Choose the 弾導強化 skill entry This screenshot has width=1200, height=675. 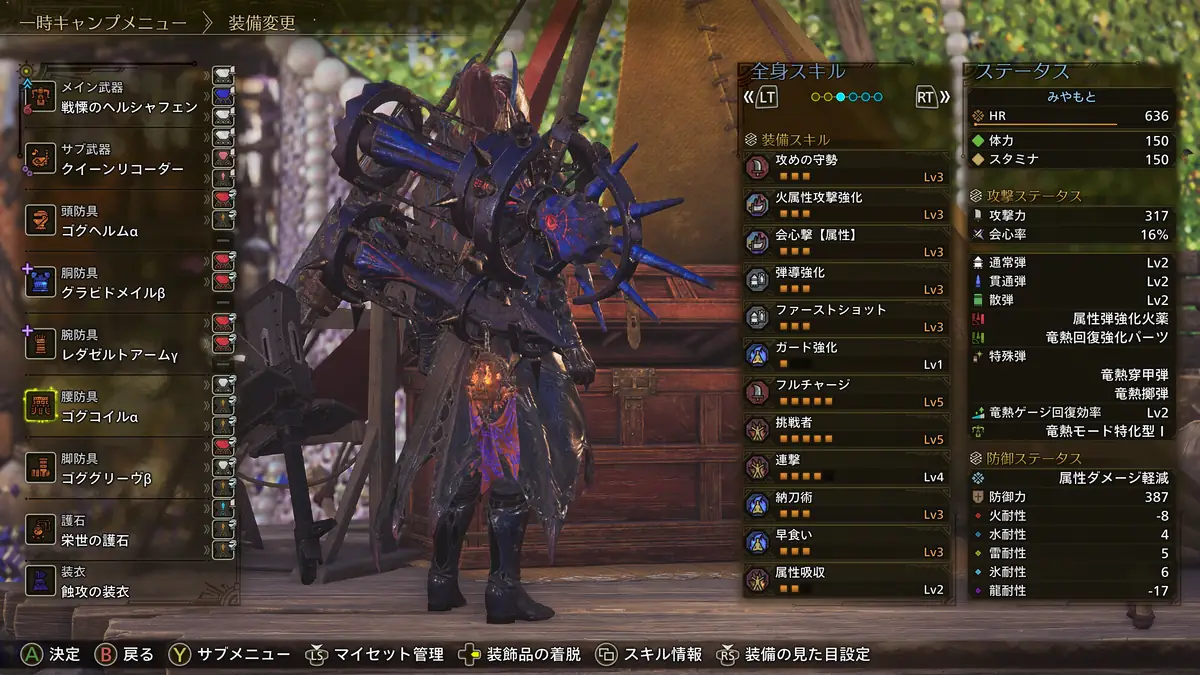845,280
